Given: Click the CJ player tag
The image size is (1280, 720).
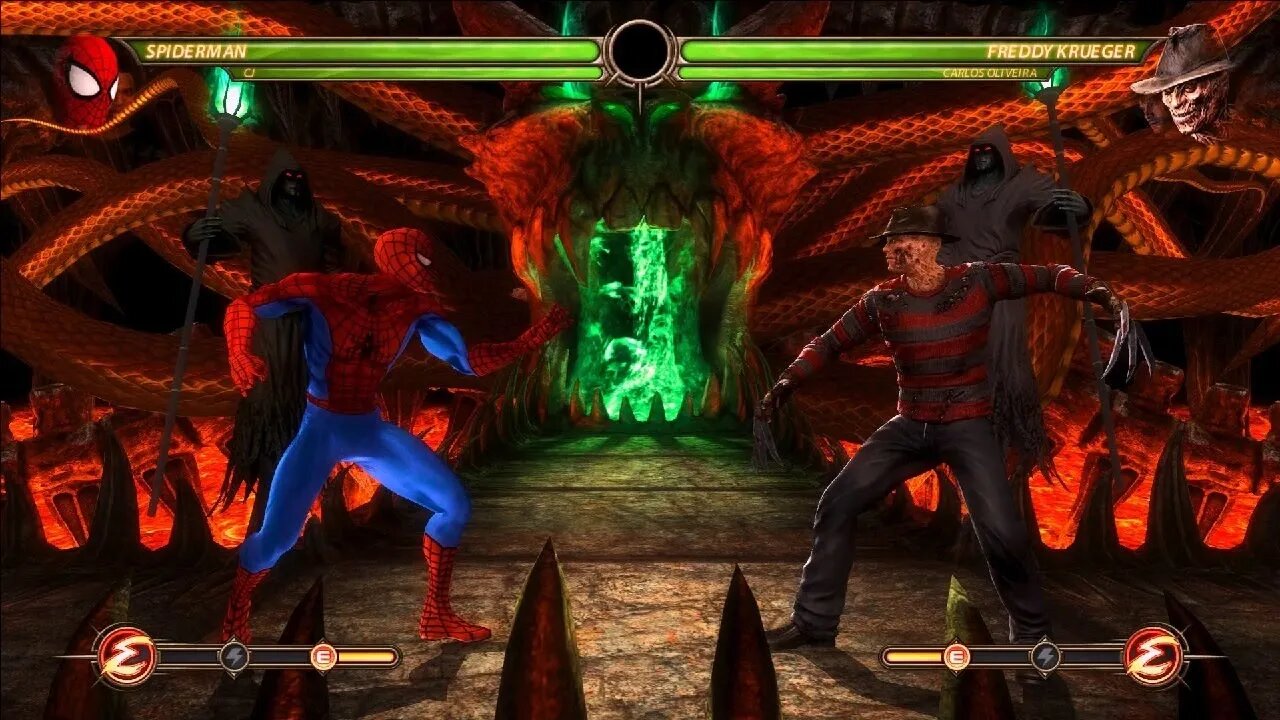Looking at the screenshot, I should pos(247,73).
